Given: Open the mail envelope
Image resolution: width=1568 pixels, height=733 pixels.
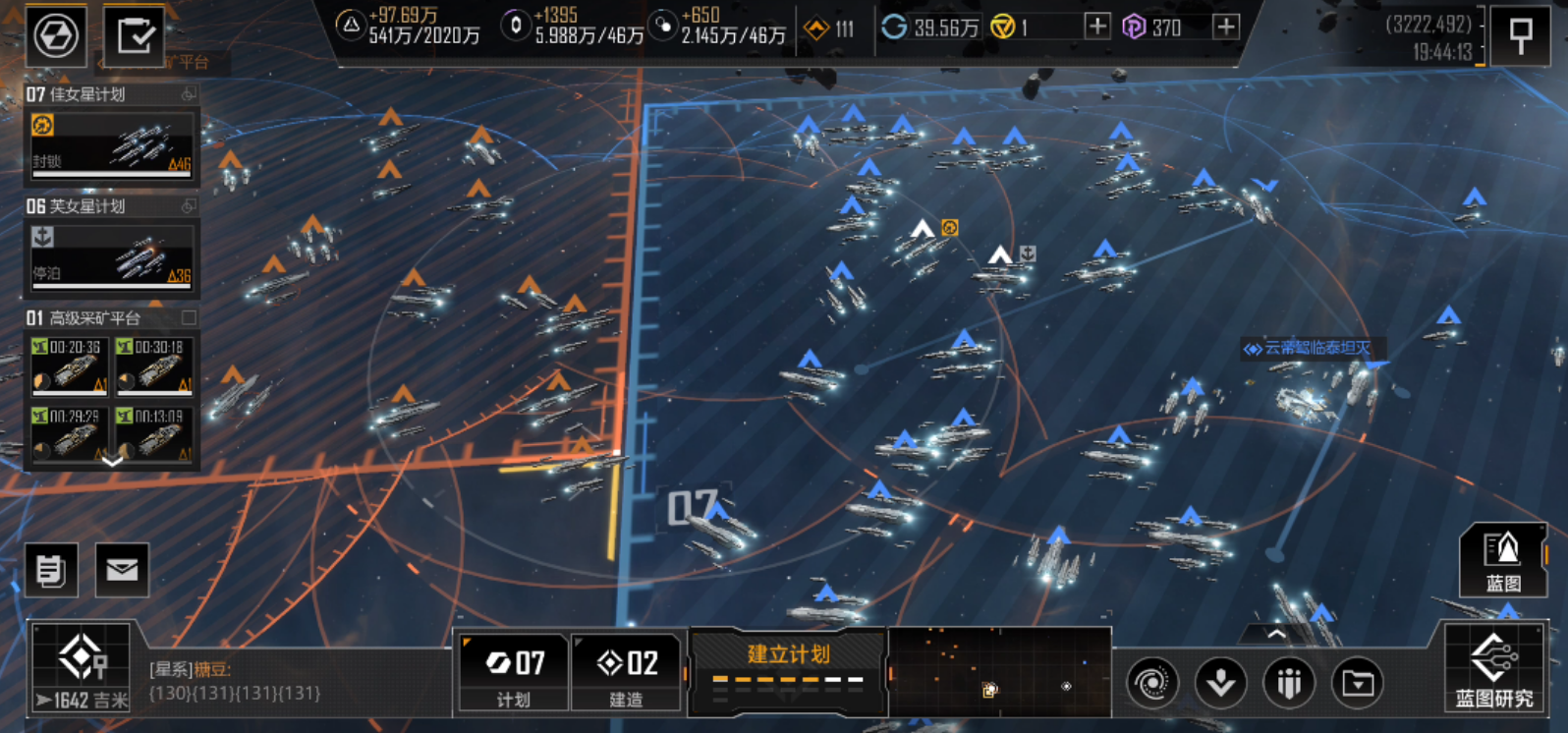Looking at the screenshot, I should [x=122, y=570].
